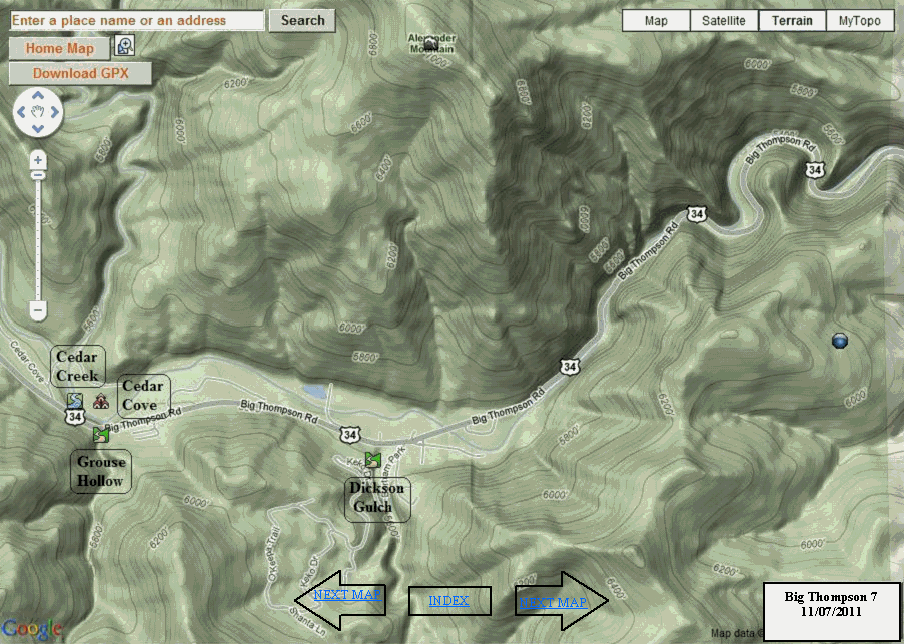The width and height of the screenshot is (904, 644).
Task: Click the Search button
Action: click(x=302, y=20)
